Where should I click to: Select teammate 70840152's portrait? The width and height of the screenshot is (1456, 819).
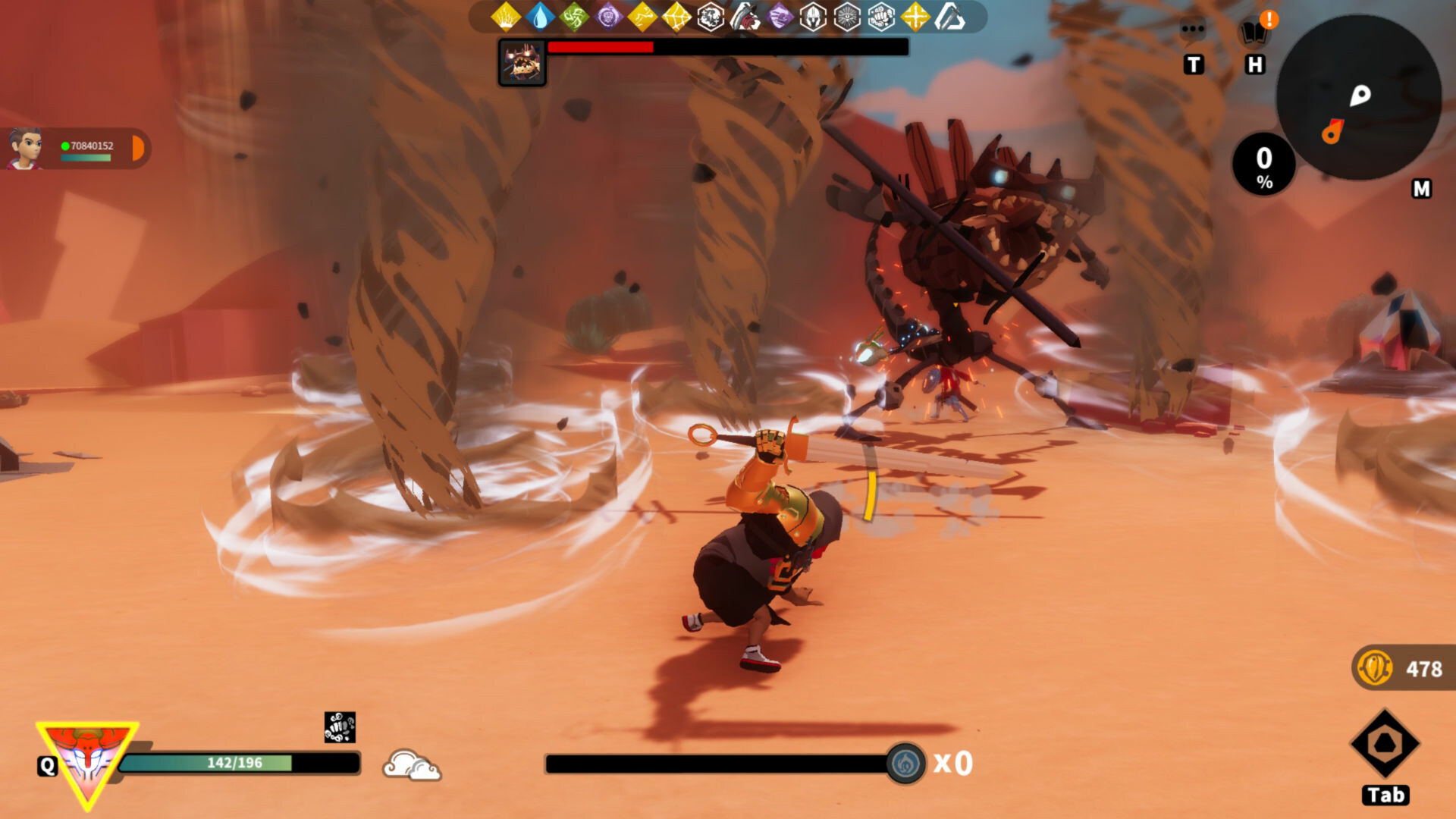click(25, 148)
